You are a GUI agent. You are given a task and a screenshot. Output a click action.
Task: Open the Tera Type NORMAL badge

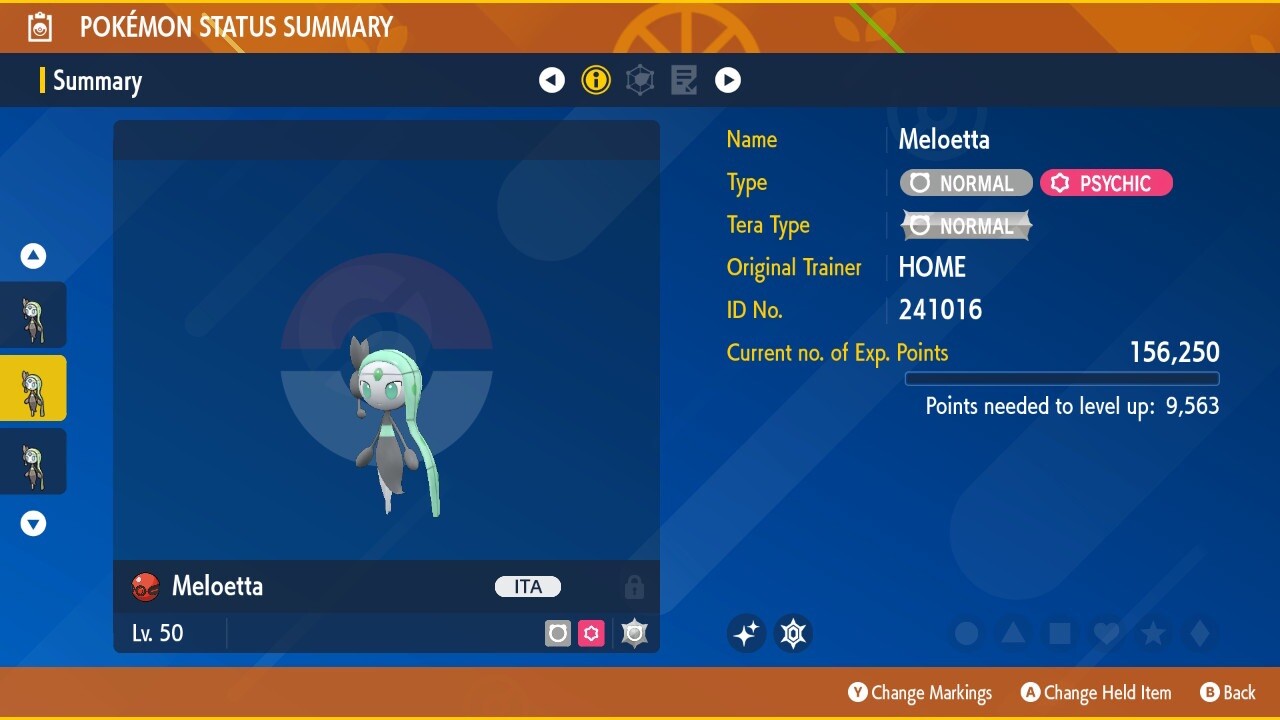click(966, 225)
